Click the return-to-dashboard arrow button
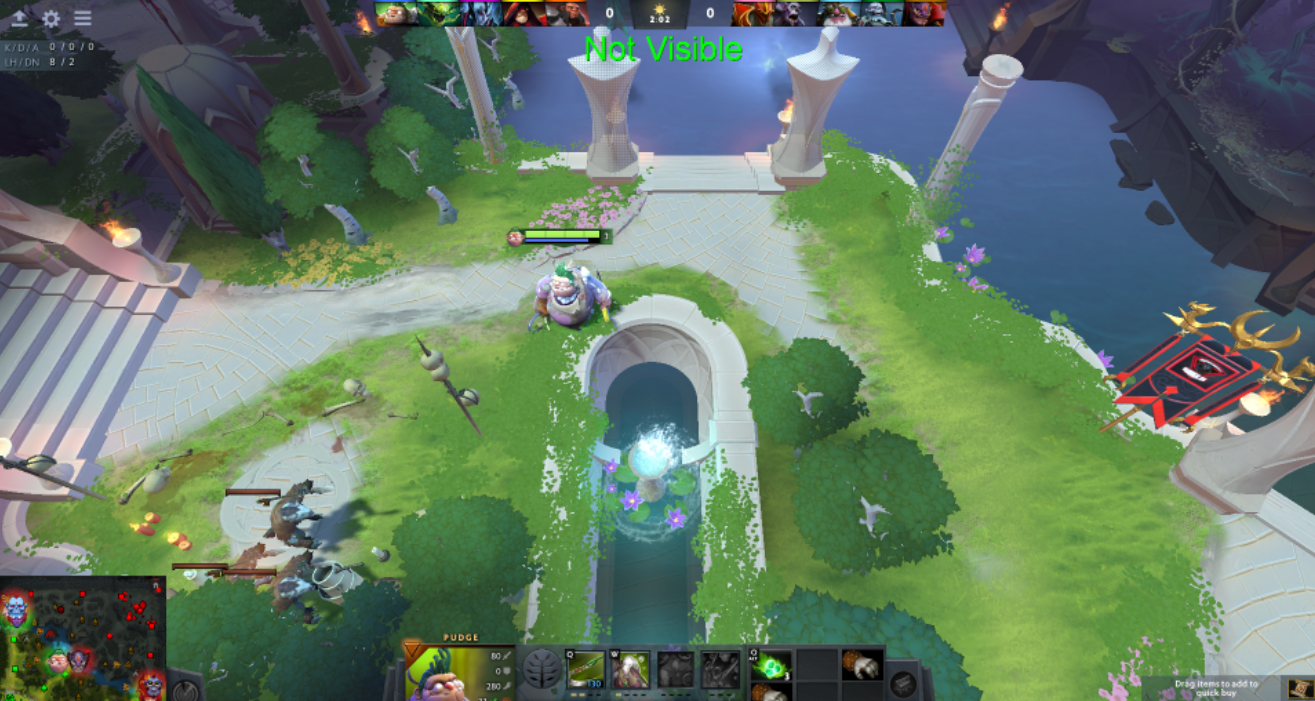Screen dimensions: 1315x701 tap(20, 19)
